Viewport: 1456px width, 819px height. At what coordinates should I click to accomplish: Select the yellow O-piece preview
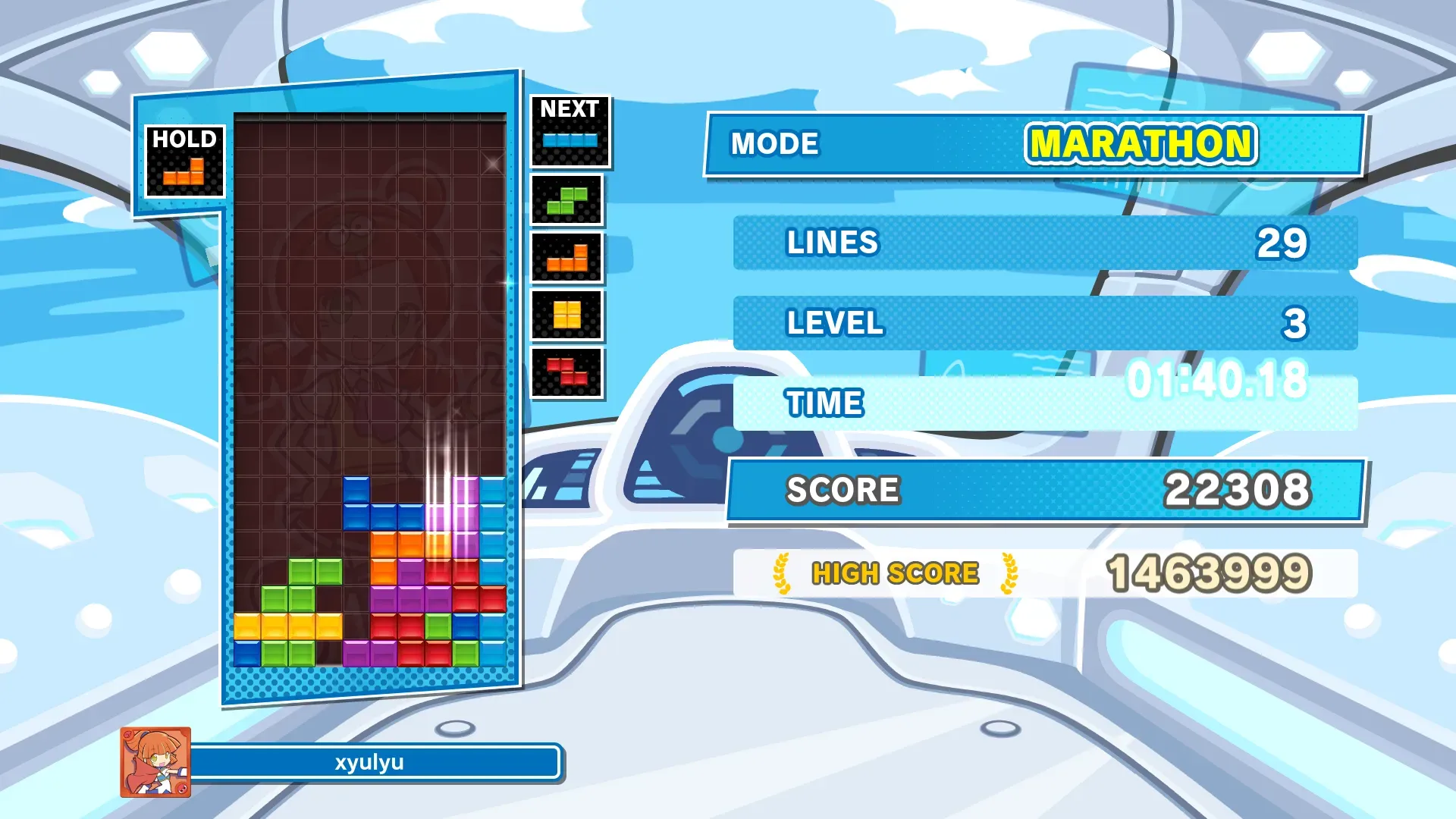click(x=566, y=315)
